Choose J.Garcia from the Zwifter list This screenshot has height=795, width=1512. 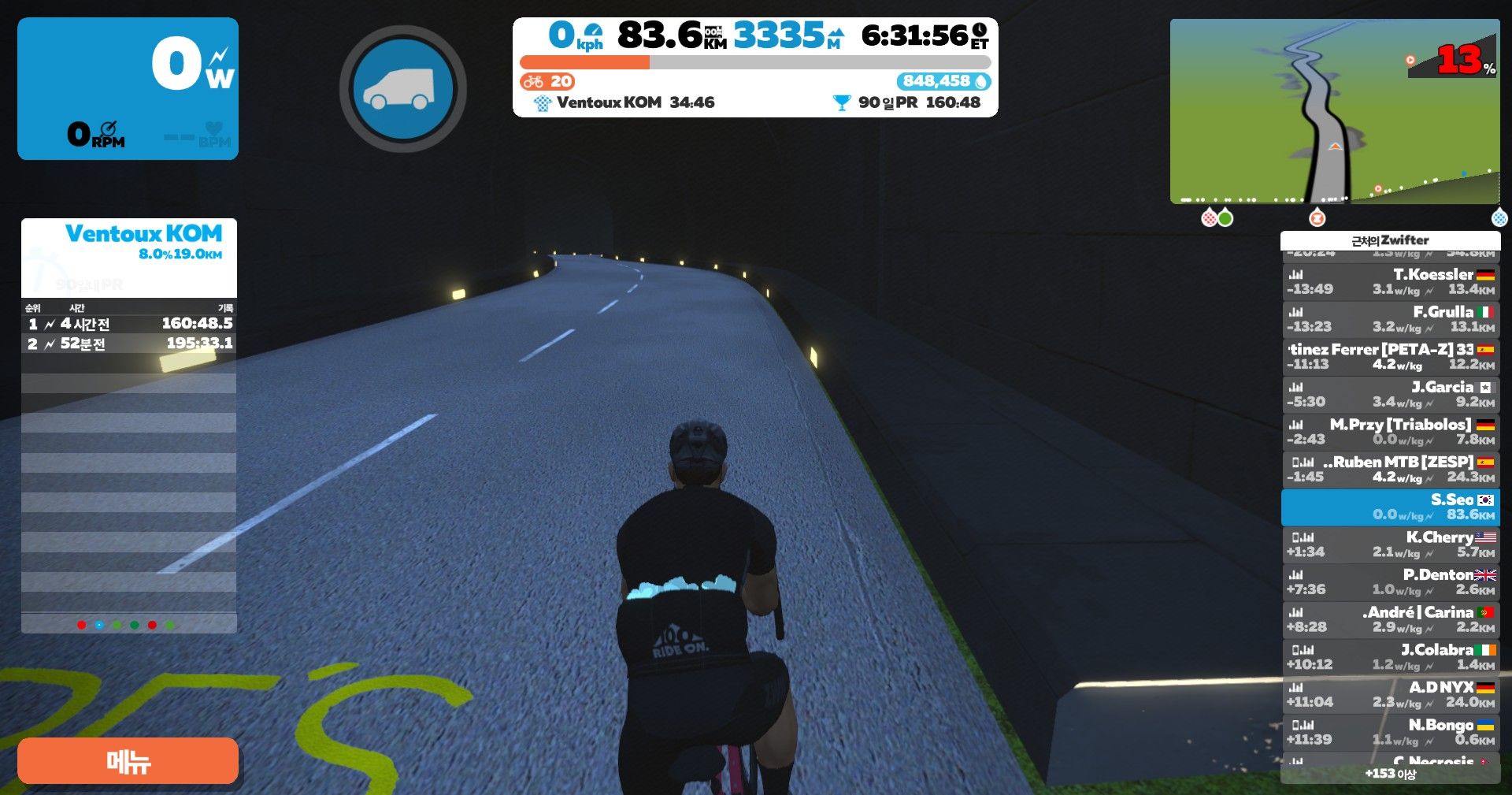[1390, 394]
